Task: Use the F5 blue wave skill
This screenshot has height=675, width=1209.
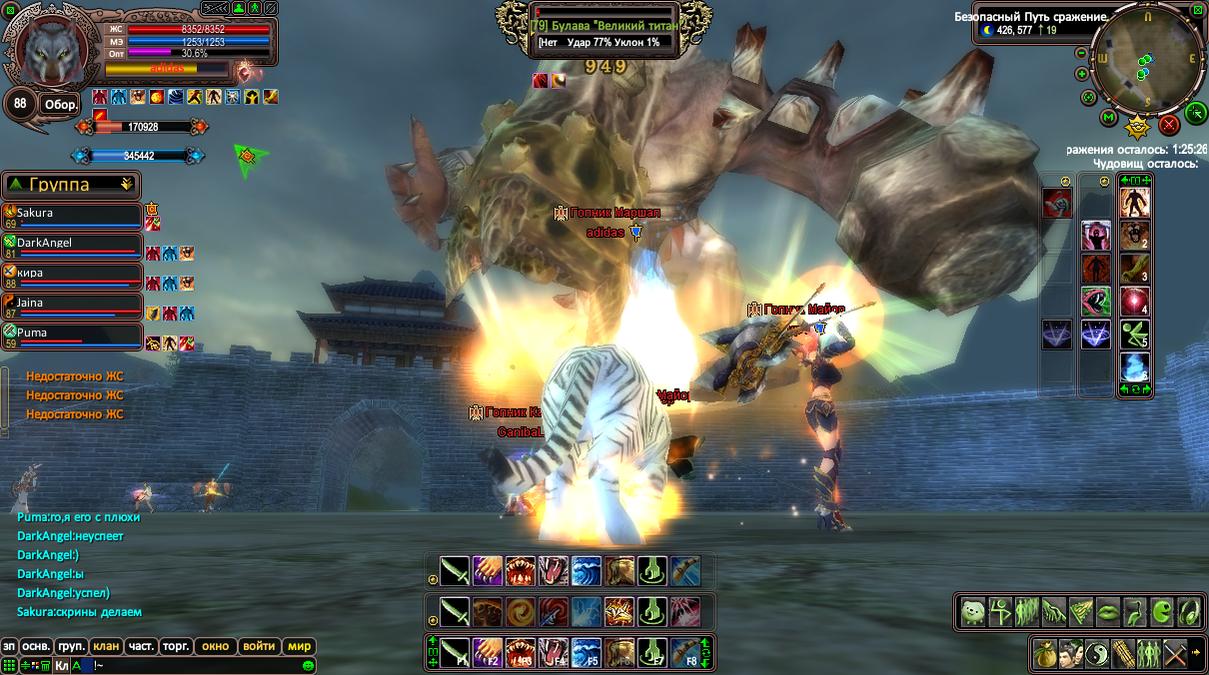Action: pyautogui.click(x=586, y=652)
